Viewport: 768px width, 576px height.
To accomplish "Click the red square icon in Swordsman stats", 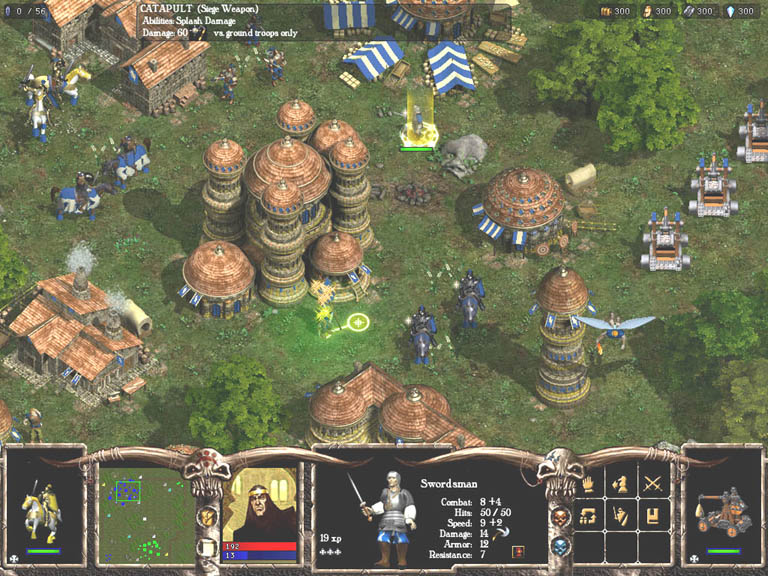I will [517, 552].
